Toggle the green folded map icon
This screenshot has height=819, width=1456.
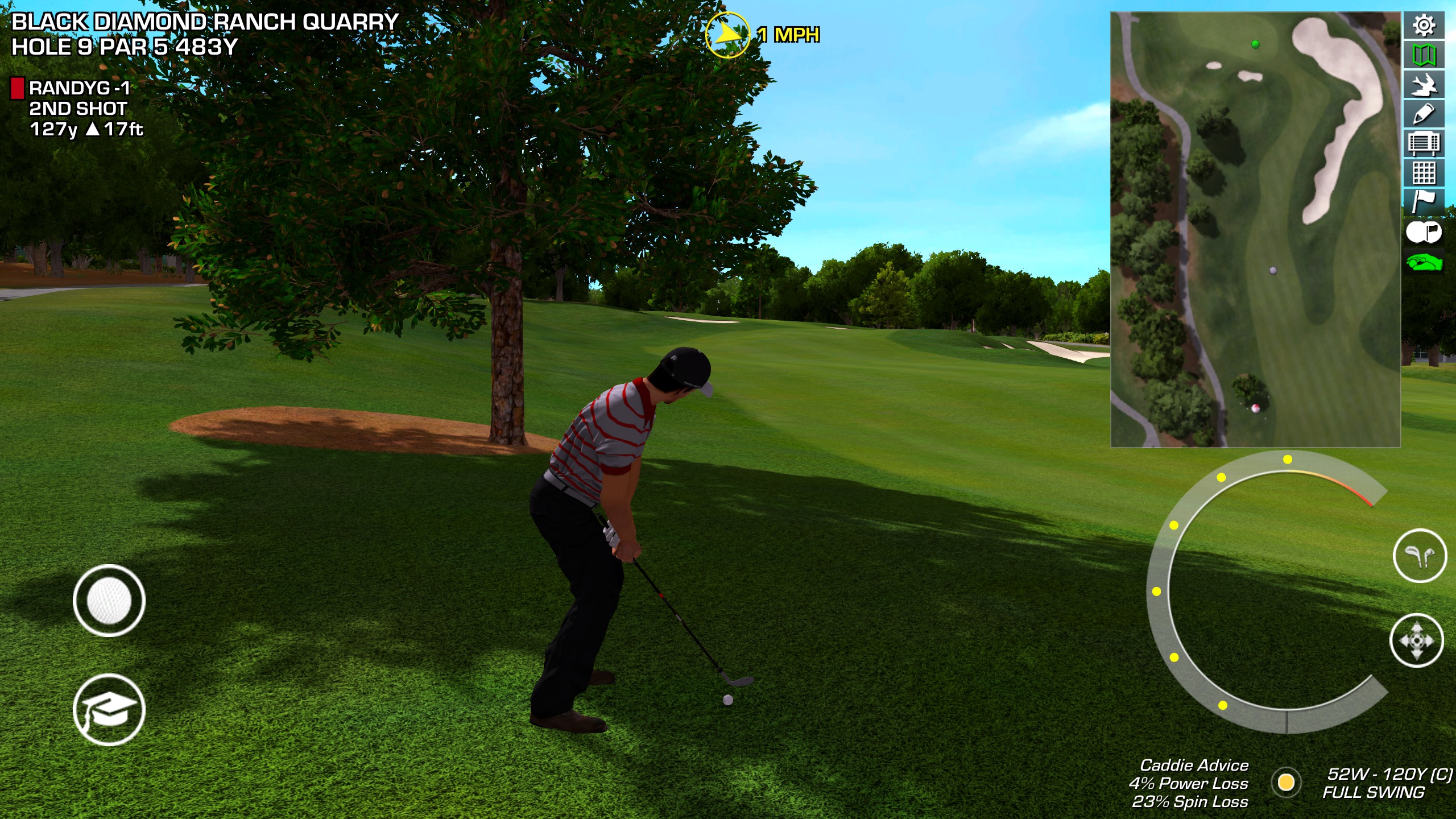(1424, 55)
